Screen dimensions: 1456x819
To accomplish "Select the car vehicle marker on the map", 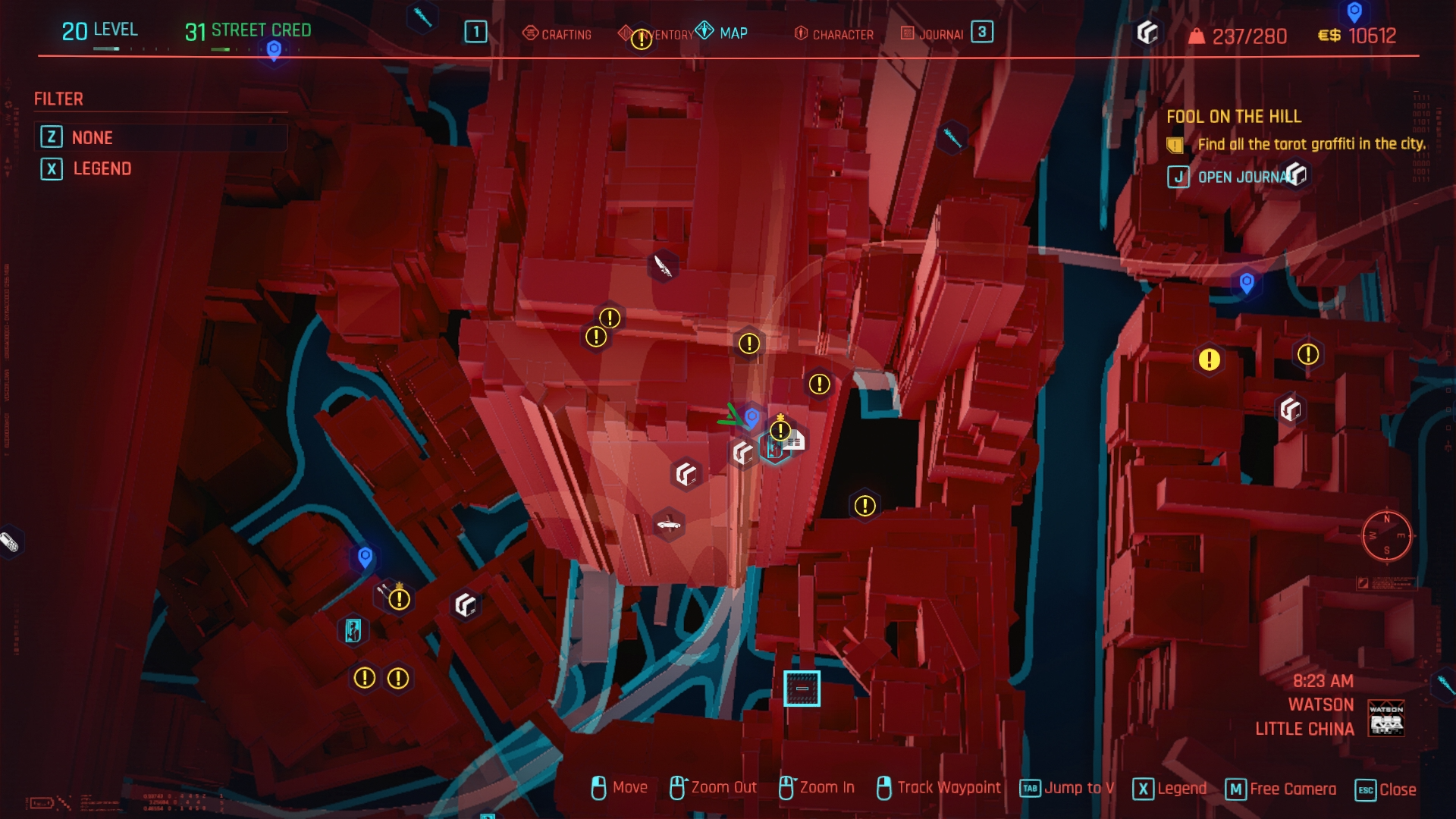I will coord(668,524).
